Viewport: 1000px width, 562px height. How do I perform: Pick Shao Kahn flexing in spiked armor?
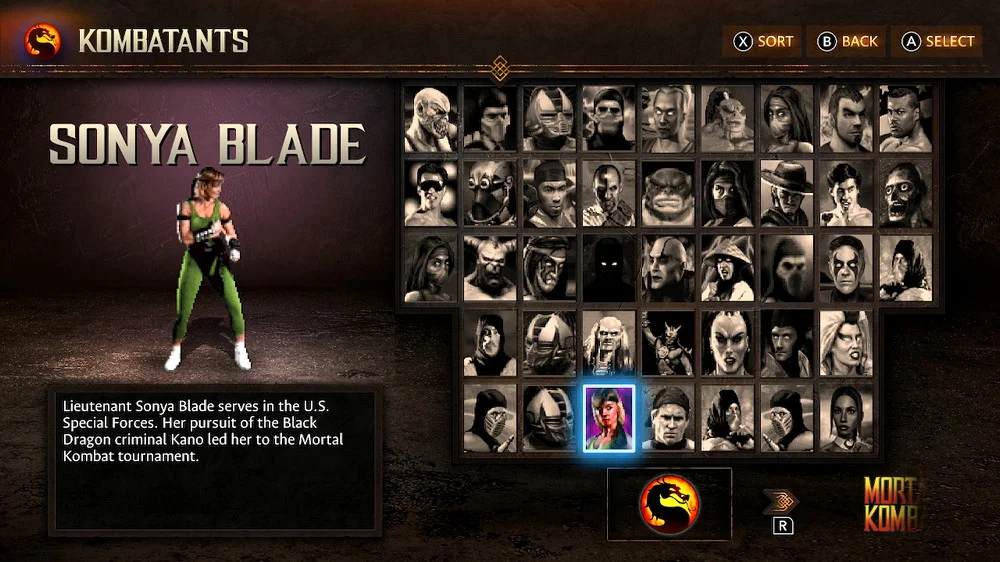[668, 343]
